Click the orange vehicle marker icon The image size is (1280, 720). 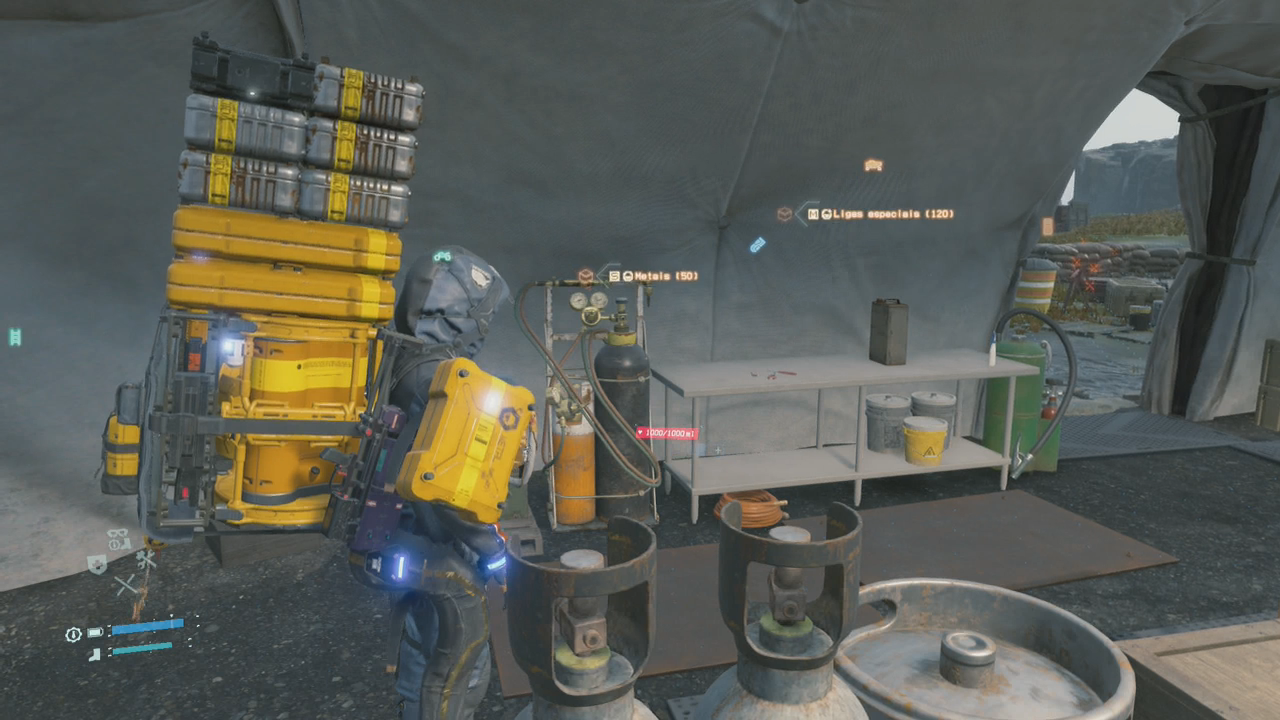tap(873, 165)
